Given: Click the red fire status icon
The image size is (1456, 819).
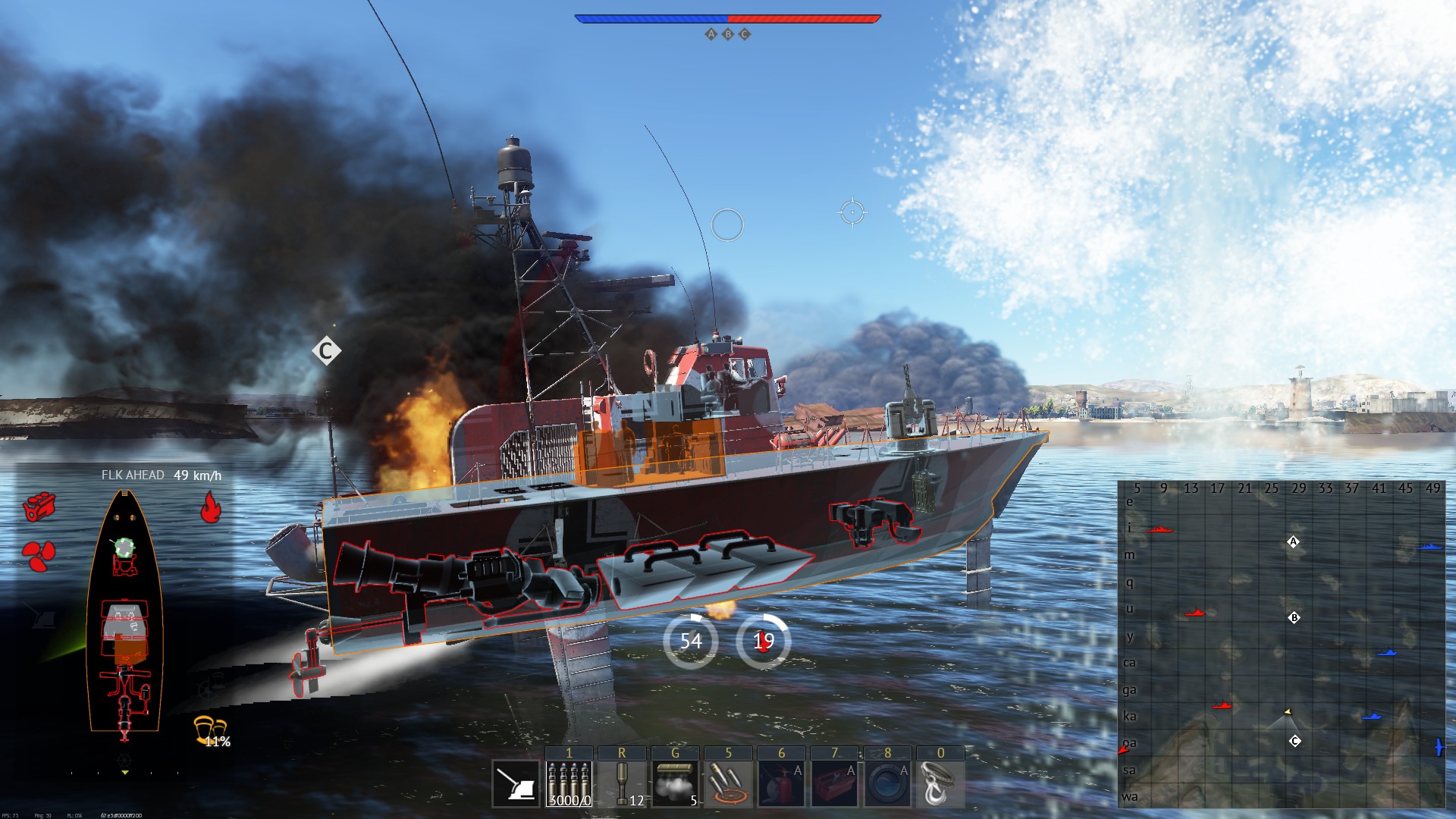Looking at the screenshot, I should (210, 507).
